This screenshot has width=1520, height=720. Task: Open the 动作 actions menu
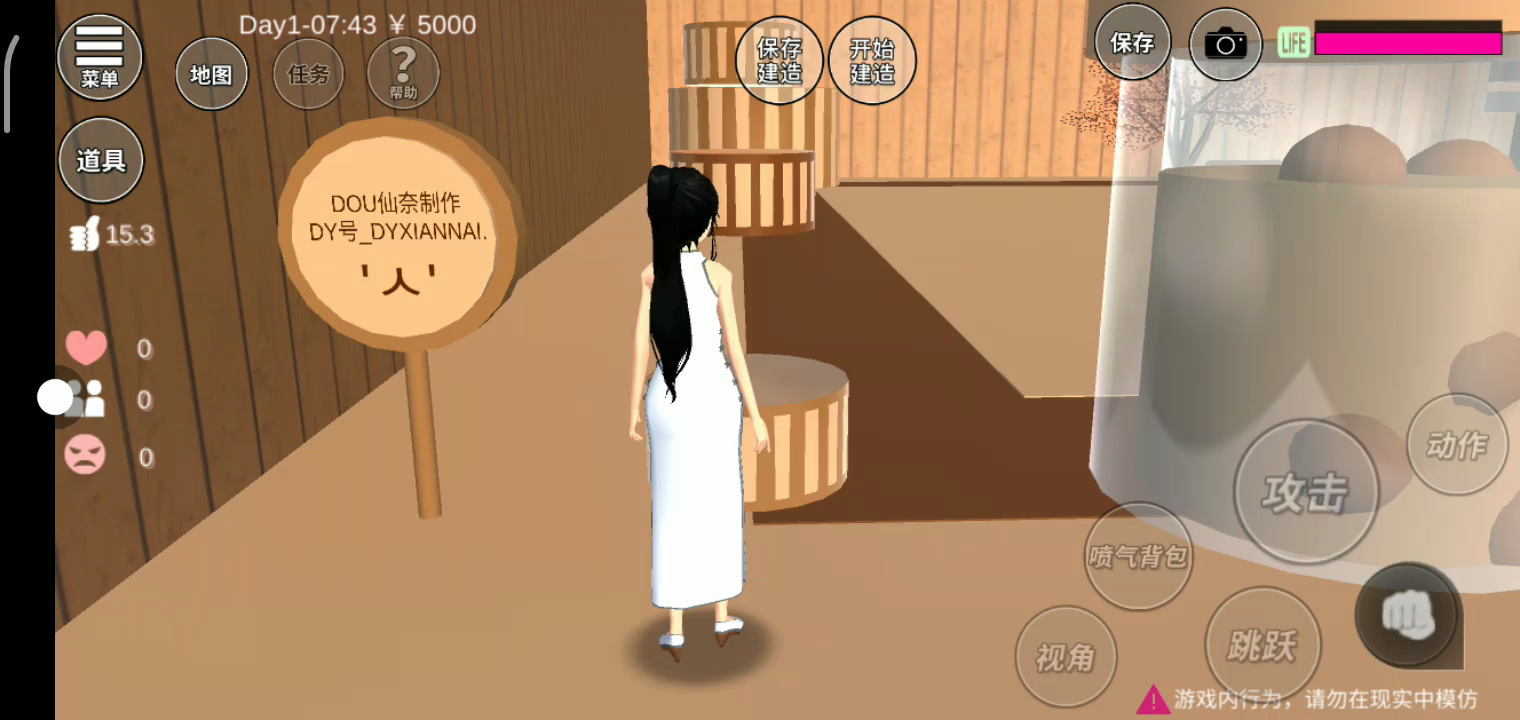coord(1456,444)
